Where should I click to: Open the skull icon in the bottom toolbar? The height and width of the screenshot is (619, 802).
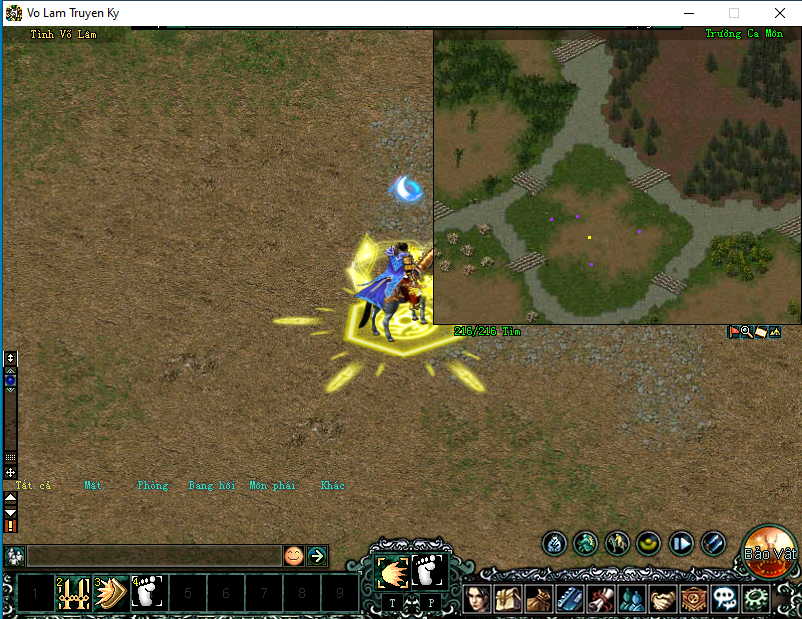point(724,599)
